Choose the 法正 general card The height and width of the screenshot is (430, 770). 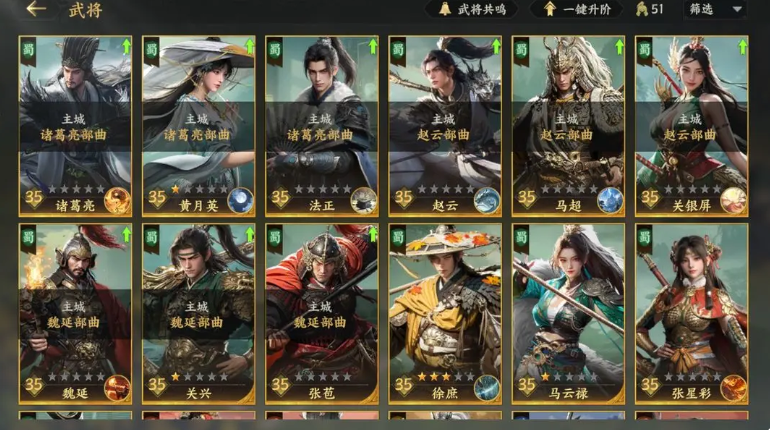(321, 125)
